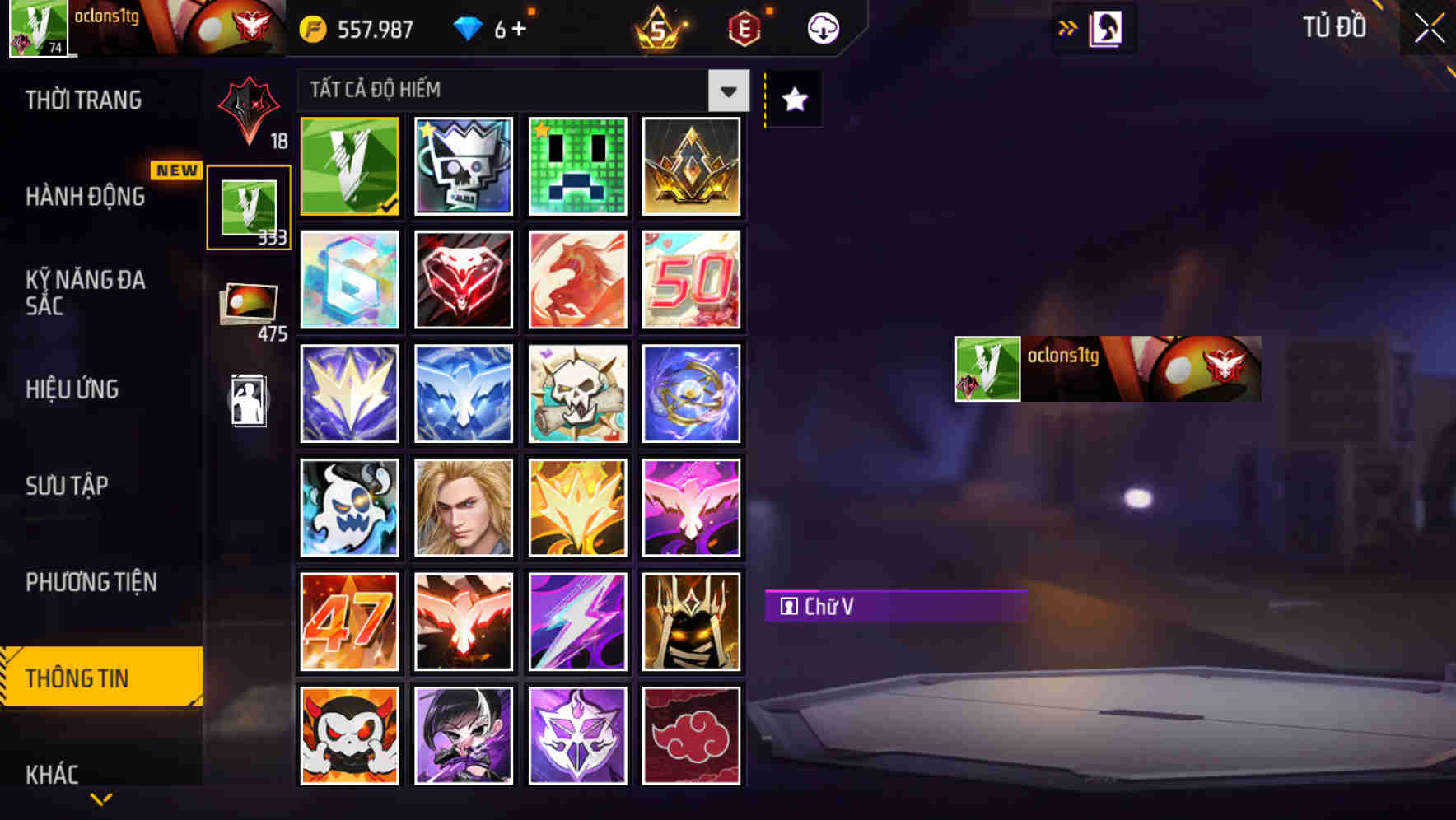Select the green letter V avatar currently equipped
Image resolution: width=1456 pixels, height=820 pixels.
[x=348, y=165]
